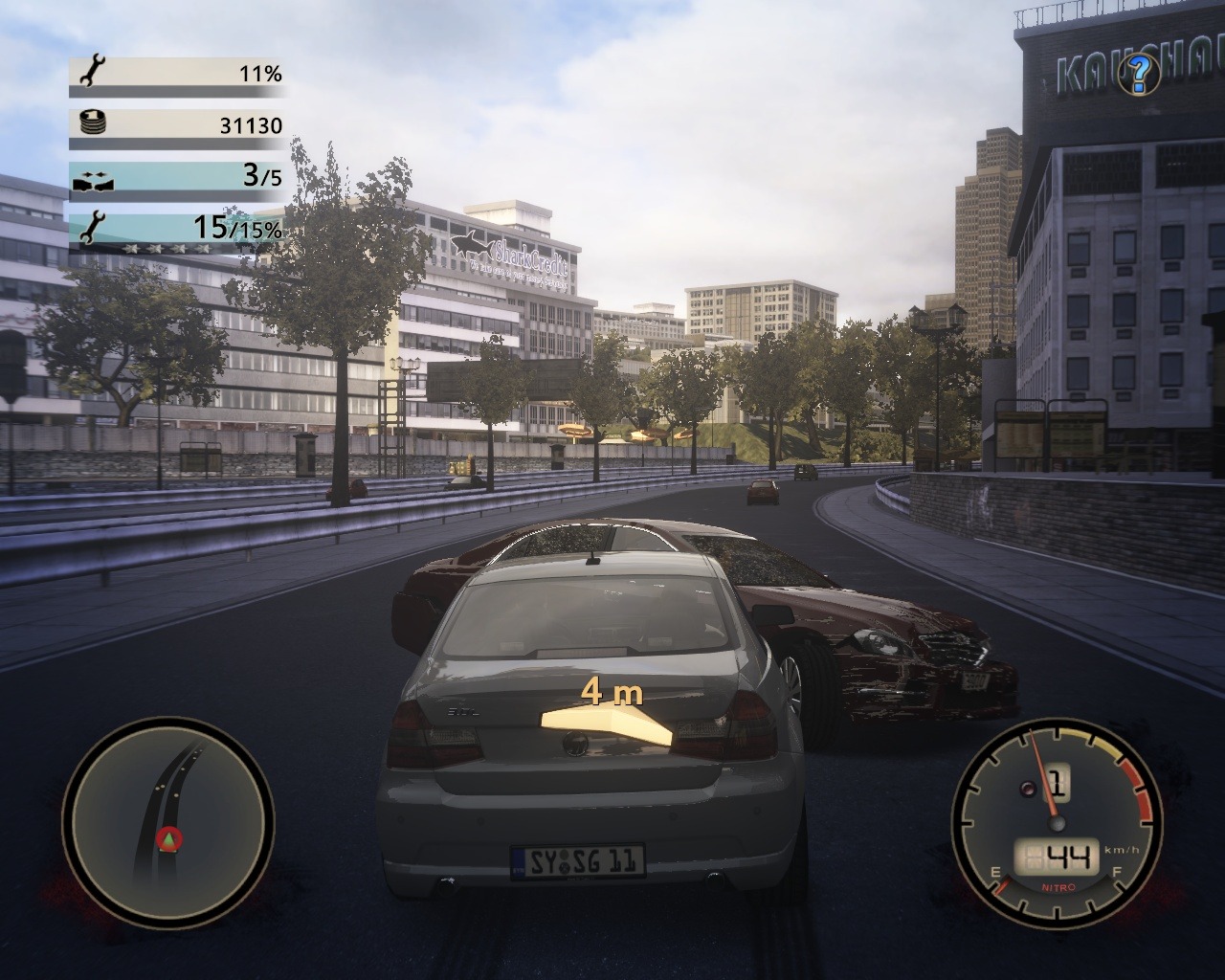This screenshot has width=1225, height=980.
Task: Open the blue question mark help icon
Action: pos(1139,71)
